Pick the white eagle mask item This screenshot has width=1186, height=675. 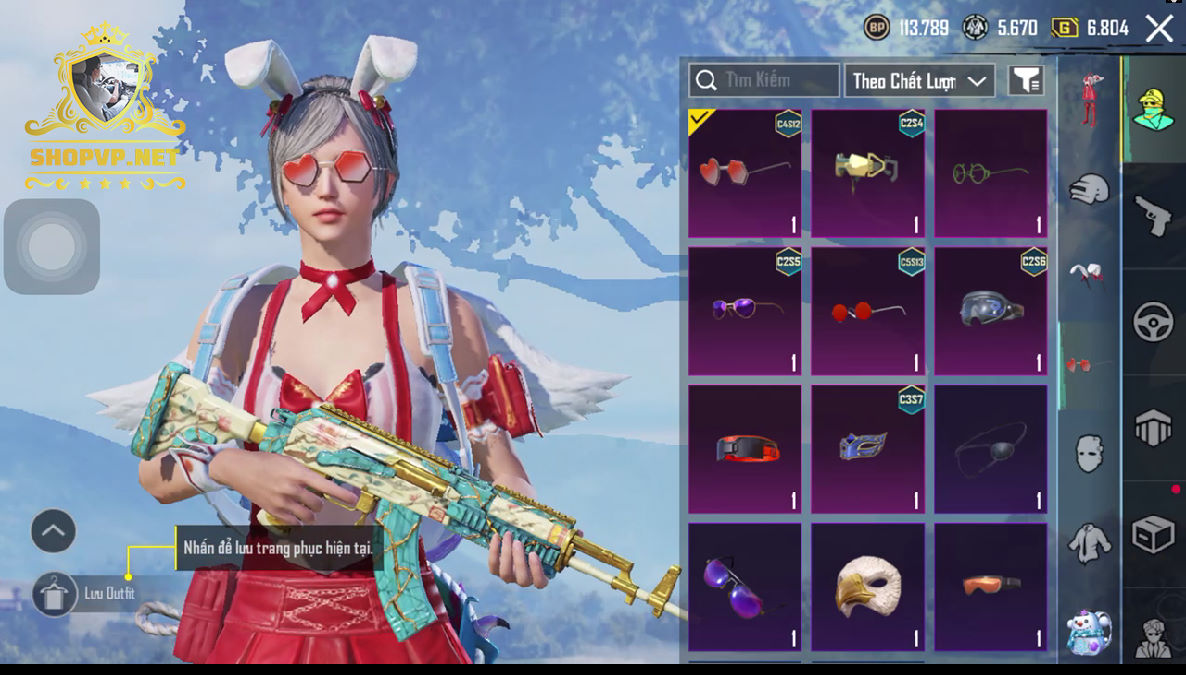(868, 587)
